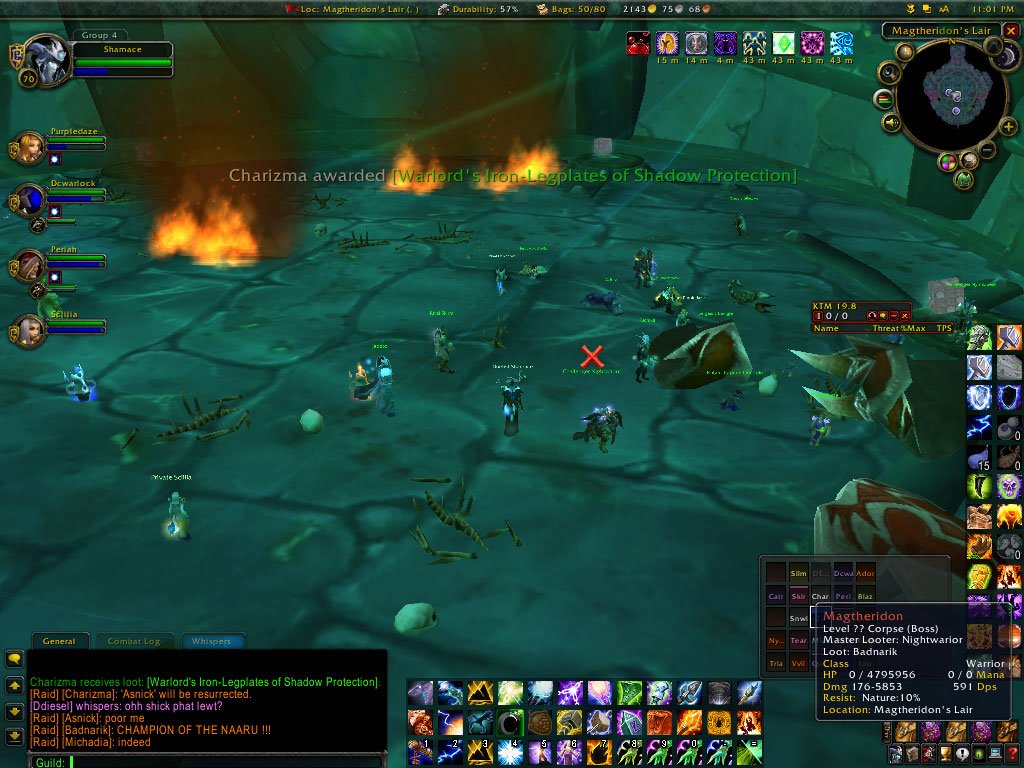
Task: Target party member Periah
Action: pyautogui.click(x=29, y=264)
